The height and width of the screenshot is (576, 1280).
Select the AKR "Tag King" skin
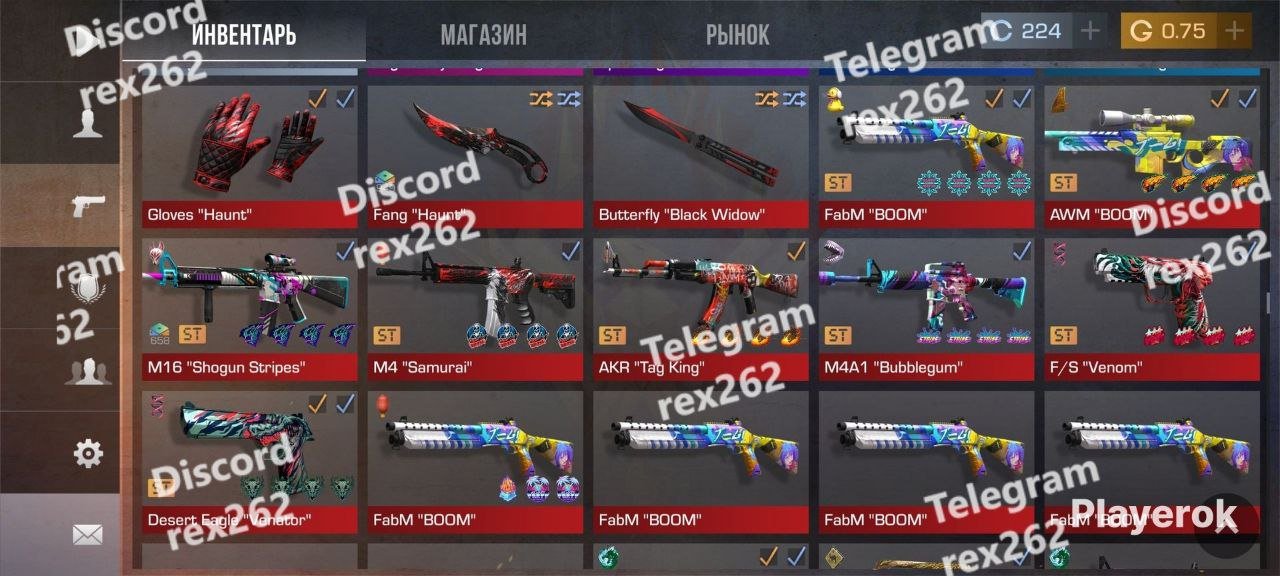coord(701,308)
